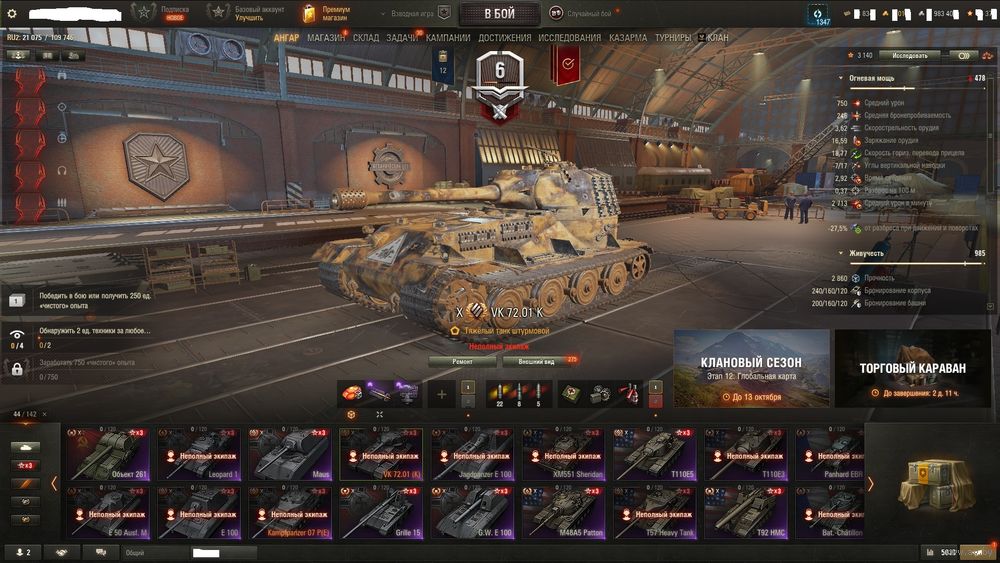Open the КЛАНОВЫЙ СЕЗОН event banner
The width and height of the screenshot is (1000, 563).
[751, 369]
